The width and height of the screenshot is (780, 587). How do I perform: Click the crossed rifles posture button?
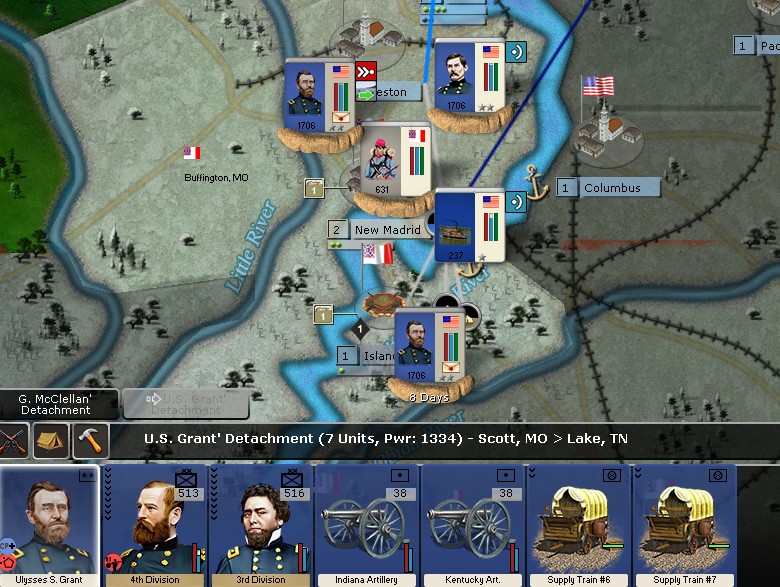12,440
